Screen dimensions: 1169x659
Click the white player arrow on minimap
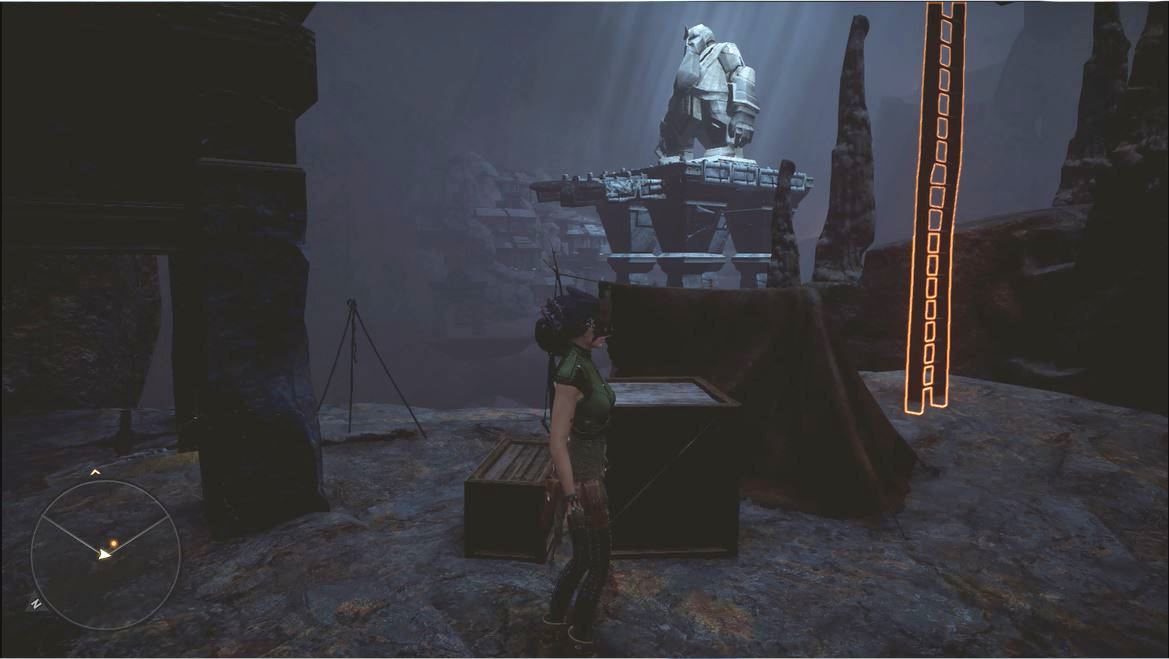point(102,552)
